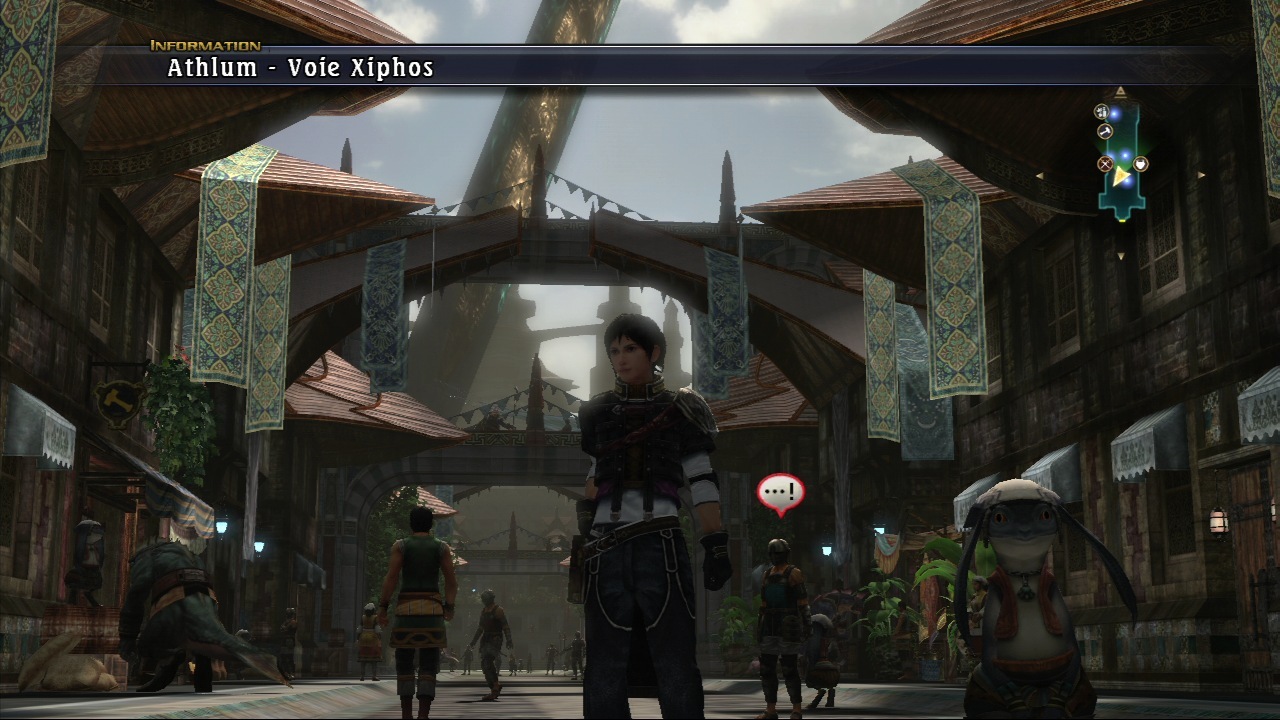Choose the armor shop marker on minimap
This screenshot has height=720, width=1280.
coord(1141,164)
